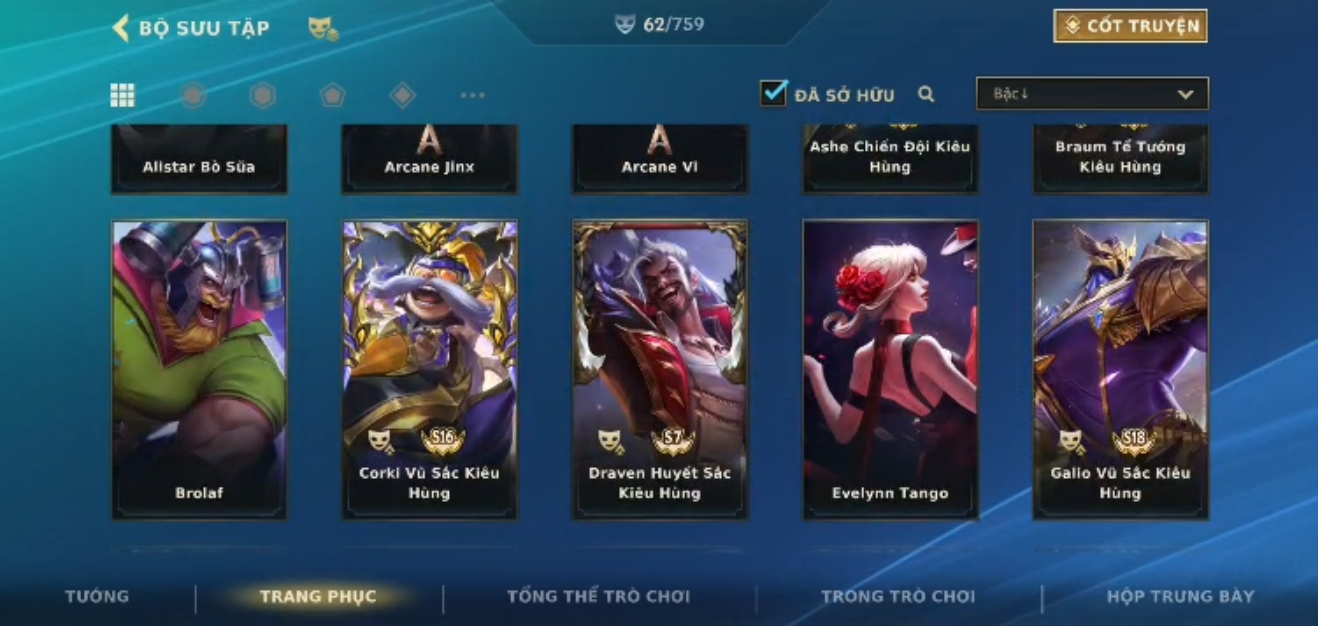The width and height of the screenshot is (1318, 626).
Task: Select the Evelynn Tango skin card
Action: [x=890, y=369]
